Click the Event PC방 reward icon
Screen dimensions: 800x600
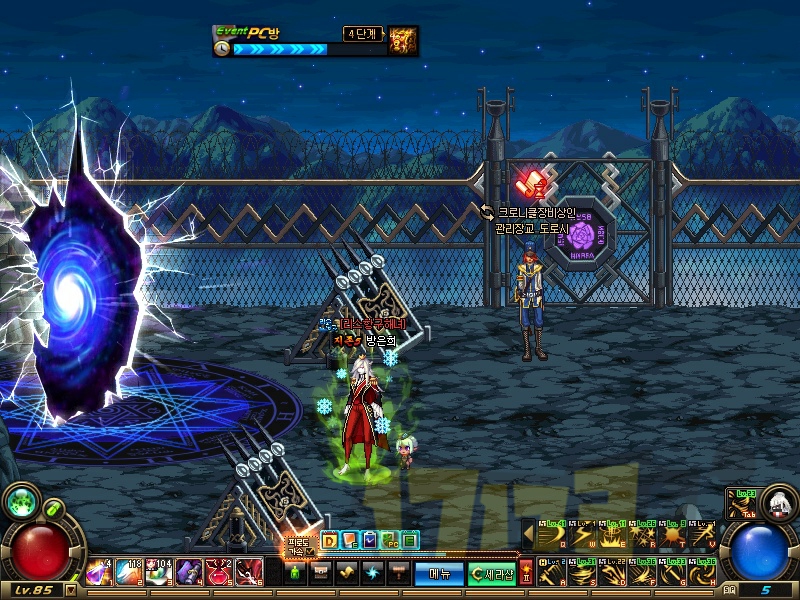coord(403,41)
